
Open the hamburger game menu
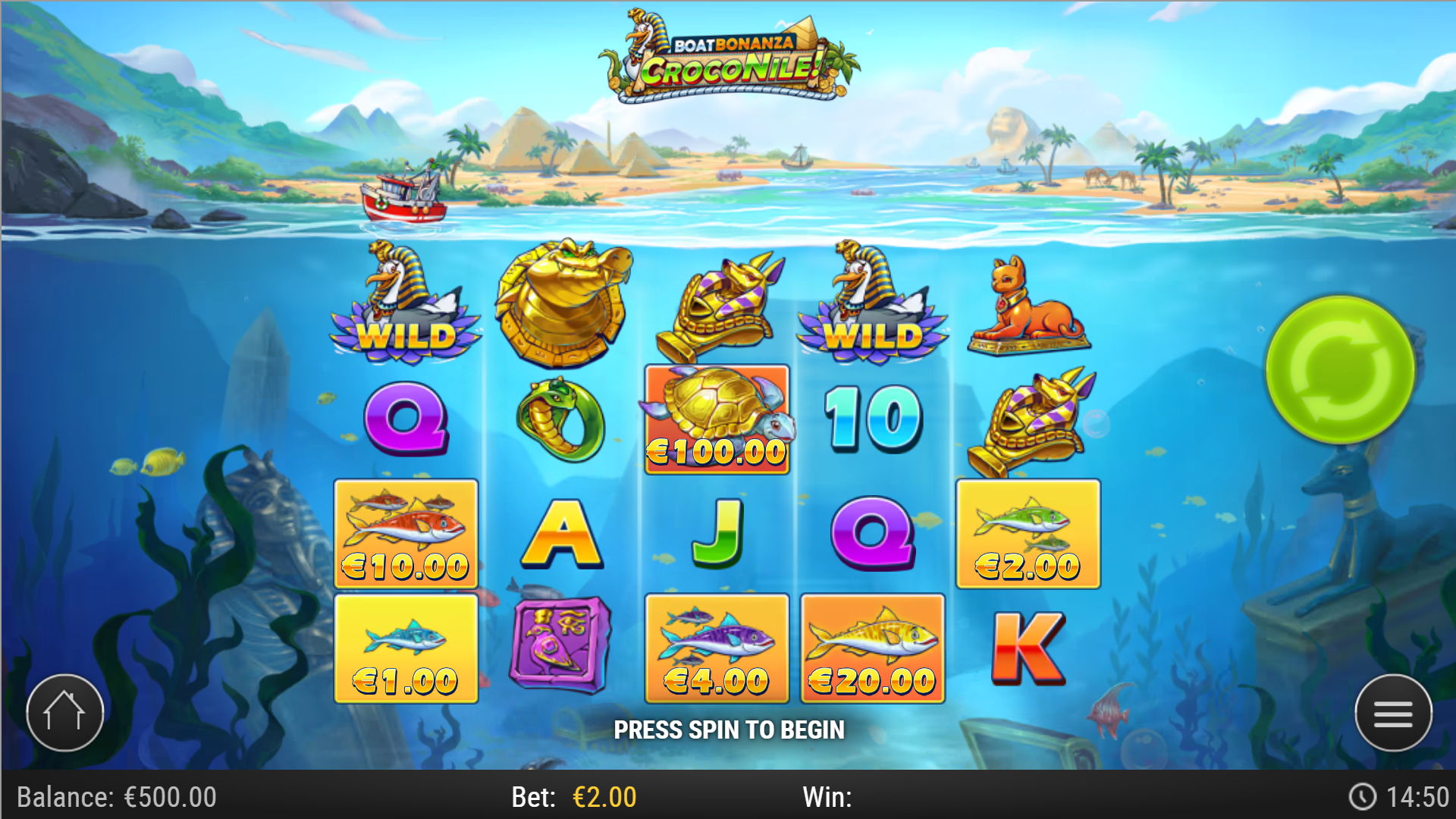click(x=1392, y=713)
